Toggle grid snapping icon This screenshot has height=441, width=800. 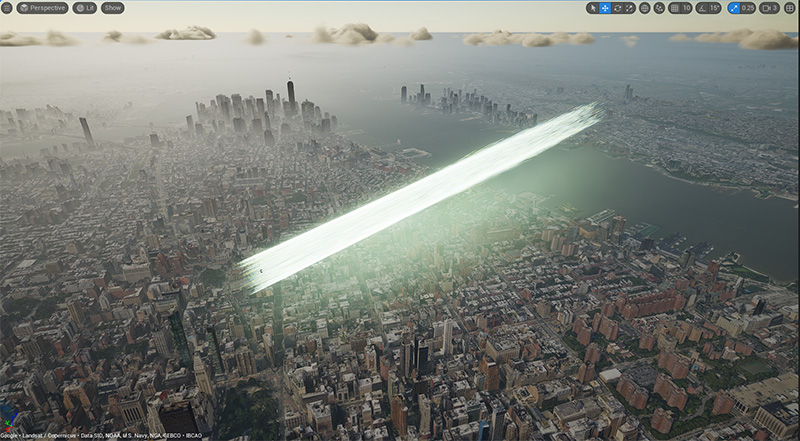click(x=674, y=8)
